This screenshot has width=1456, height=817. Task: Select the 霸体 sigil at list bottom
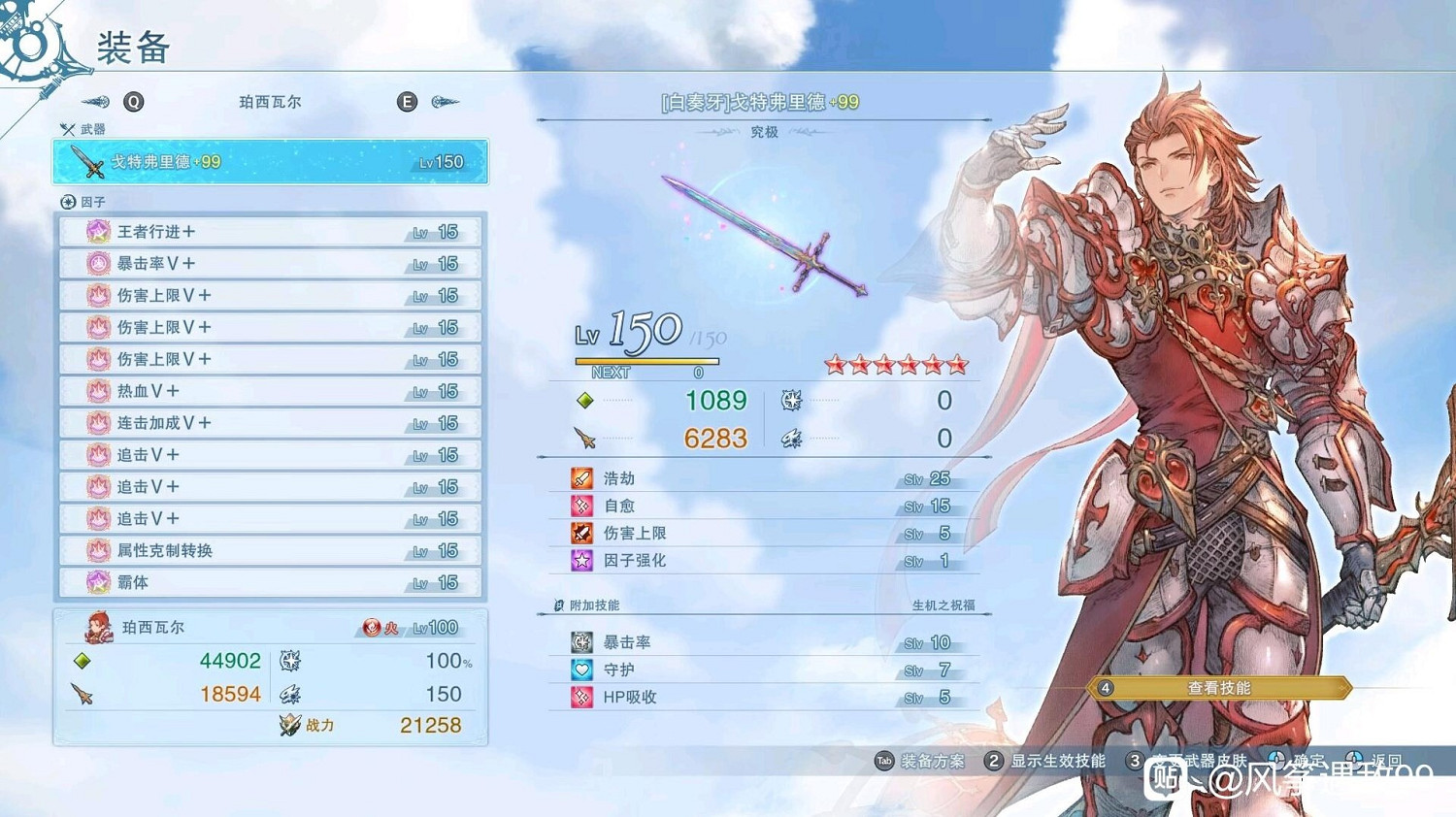272,582
